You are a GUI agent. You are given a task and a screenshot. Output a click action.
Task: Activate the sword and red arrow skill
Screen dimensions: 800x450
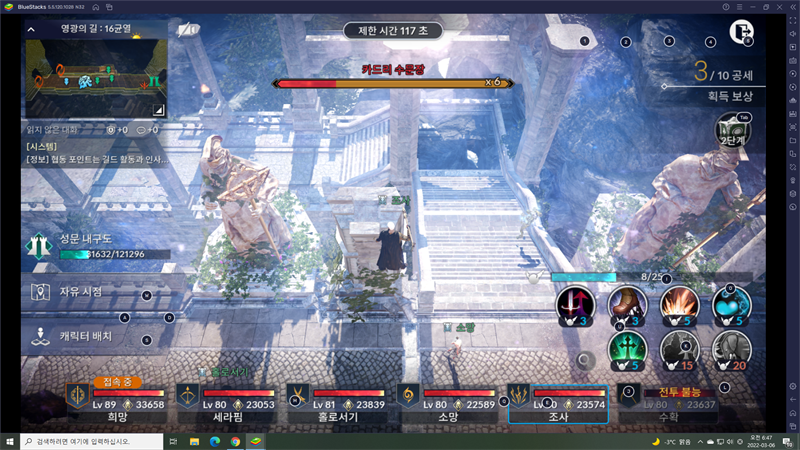click(575, 305)
